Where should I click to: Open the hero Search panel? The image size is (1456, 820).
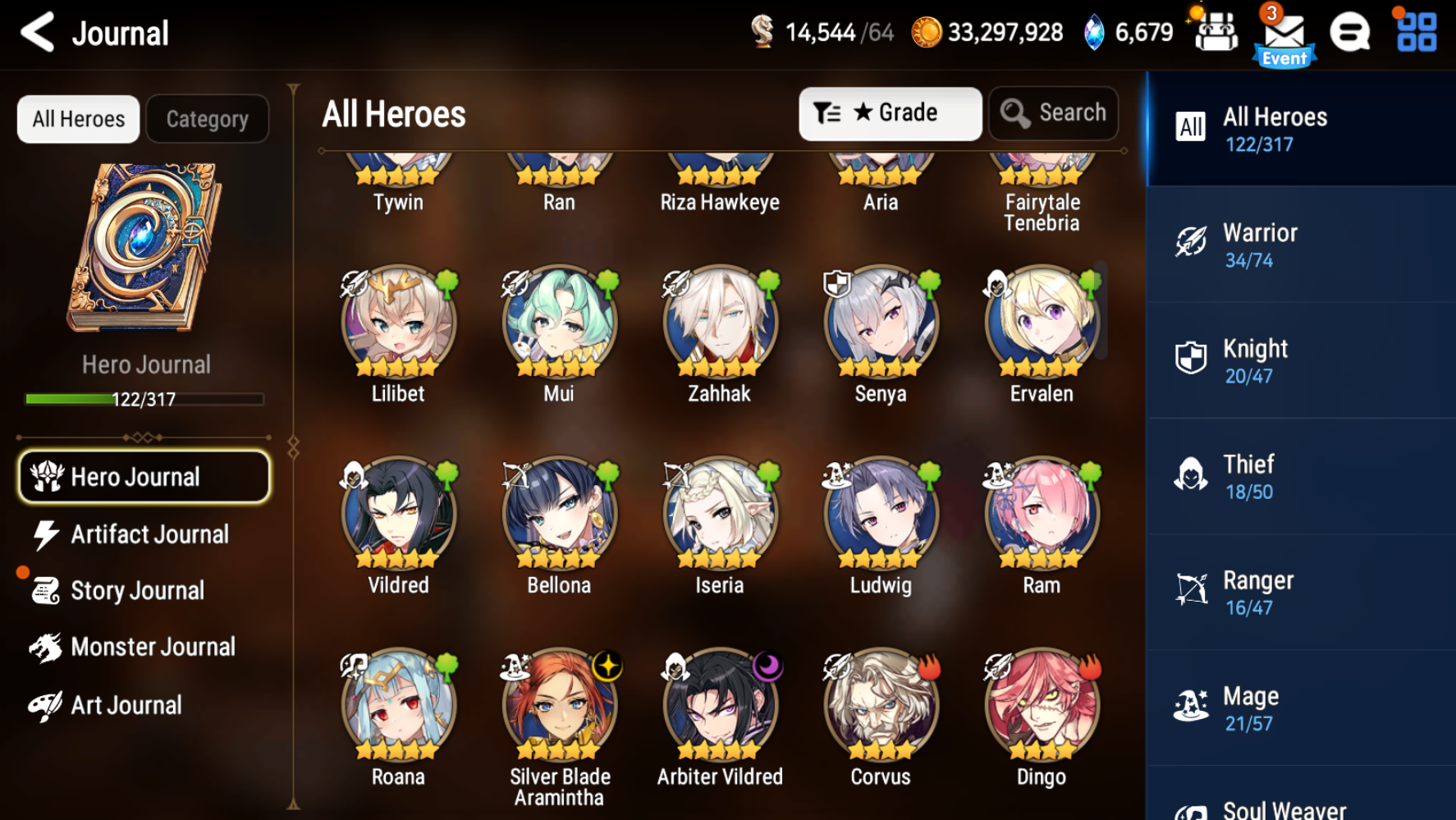pos(1053,113)
